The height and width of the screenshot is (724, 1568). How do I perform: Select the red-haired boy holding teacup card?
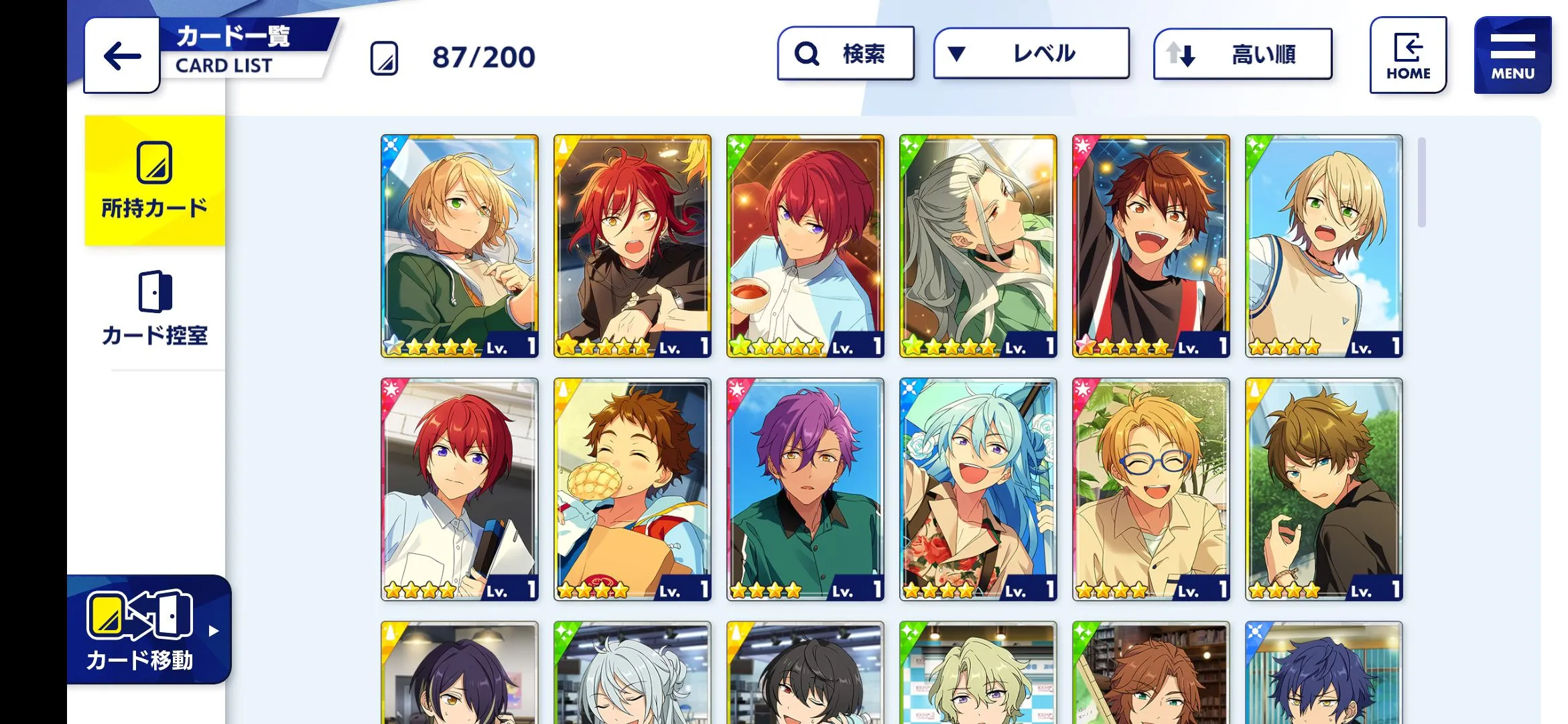[x=805, y=246]
